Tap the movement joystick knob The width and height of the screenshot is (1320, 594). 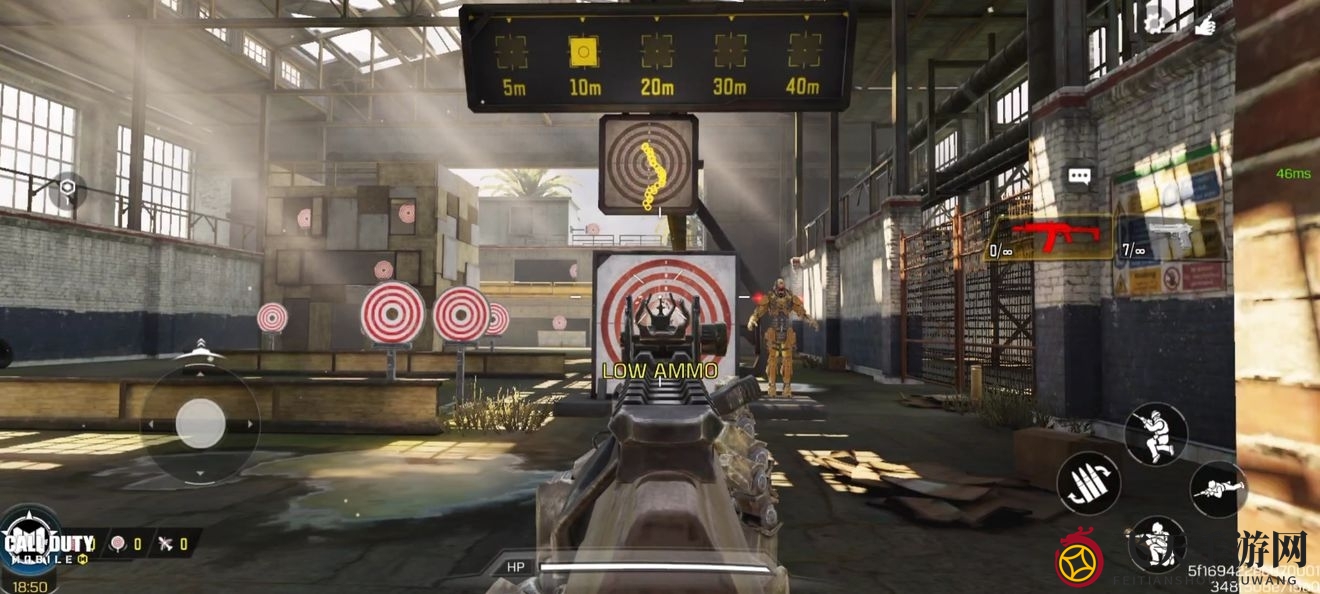pos(200,423)
